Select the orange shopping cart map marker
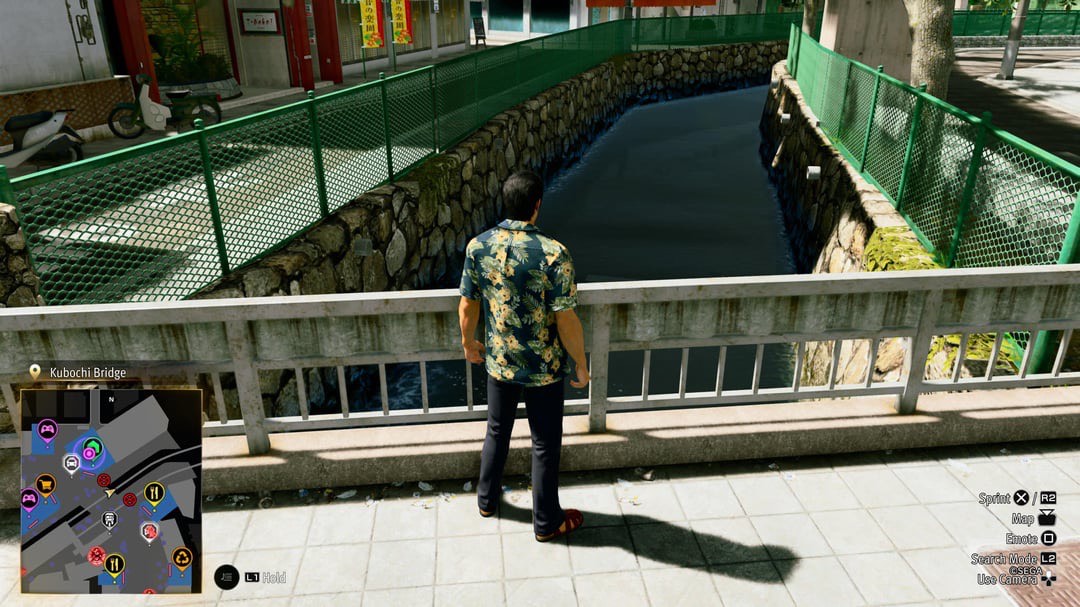Screen dimensions: 1080x607 45,484
